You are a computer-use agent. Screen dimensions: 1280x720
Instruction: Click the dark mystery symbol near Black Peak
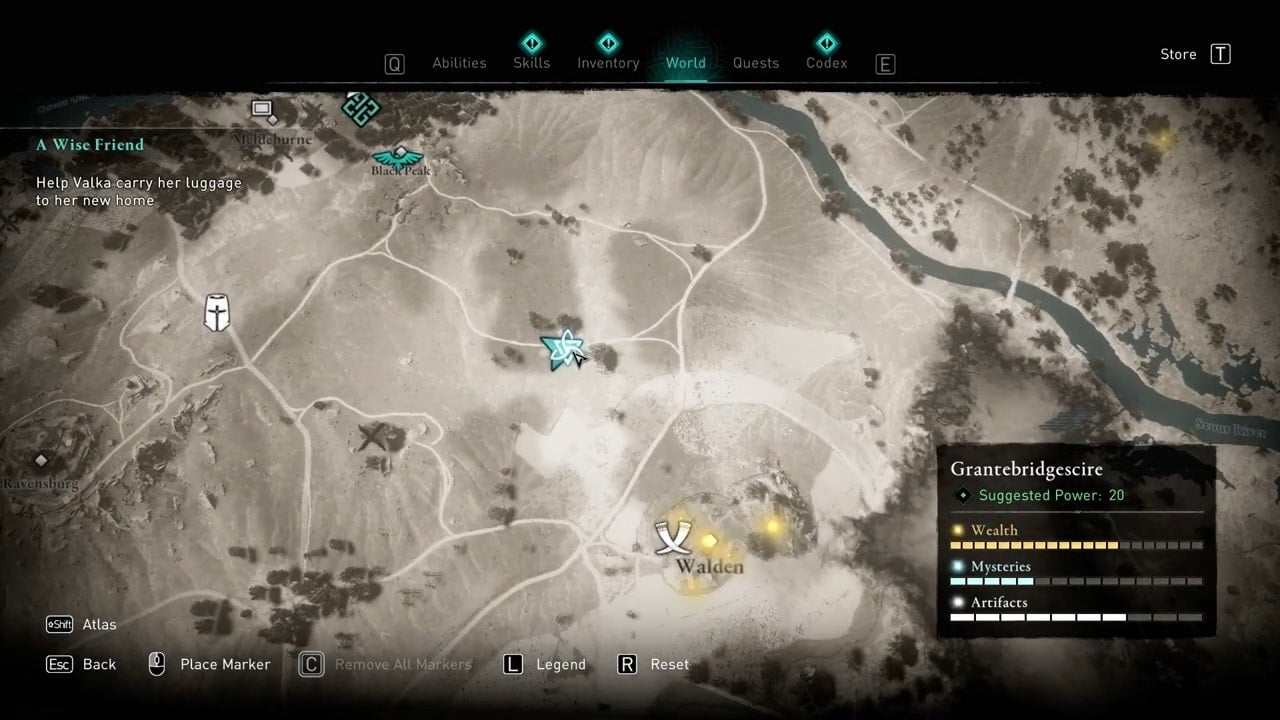[360, 109]
